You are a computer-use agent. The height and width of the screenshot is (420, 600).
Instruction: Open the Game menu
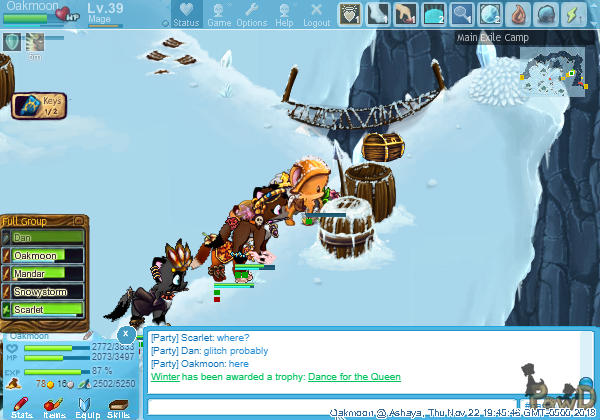[x=219, y=15]
